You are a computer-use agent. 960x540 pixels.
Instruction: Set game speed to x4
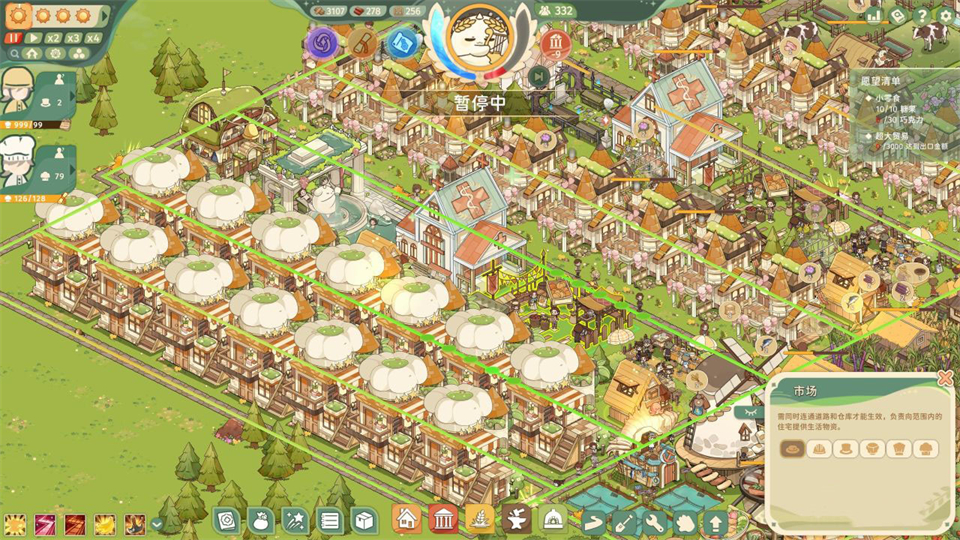(94, 38)
